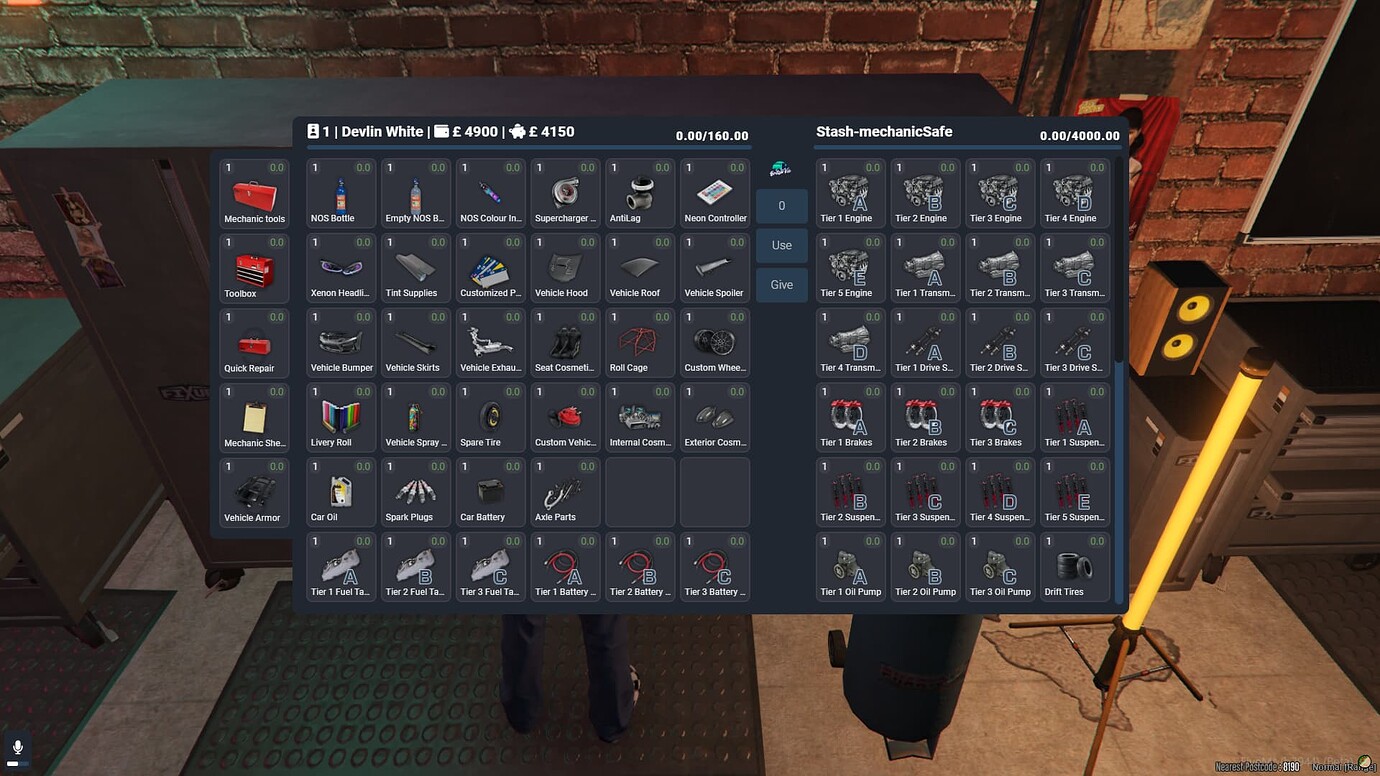The height and width of the screenshot is (776, 1380).
Task: Select the Xenon Headlights item
Action: [340, 265]
